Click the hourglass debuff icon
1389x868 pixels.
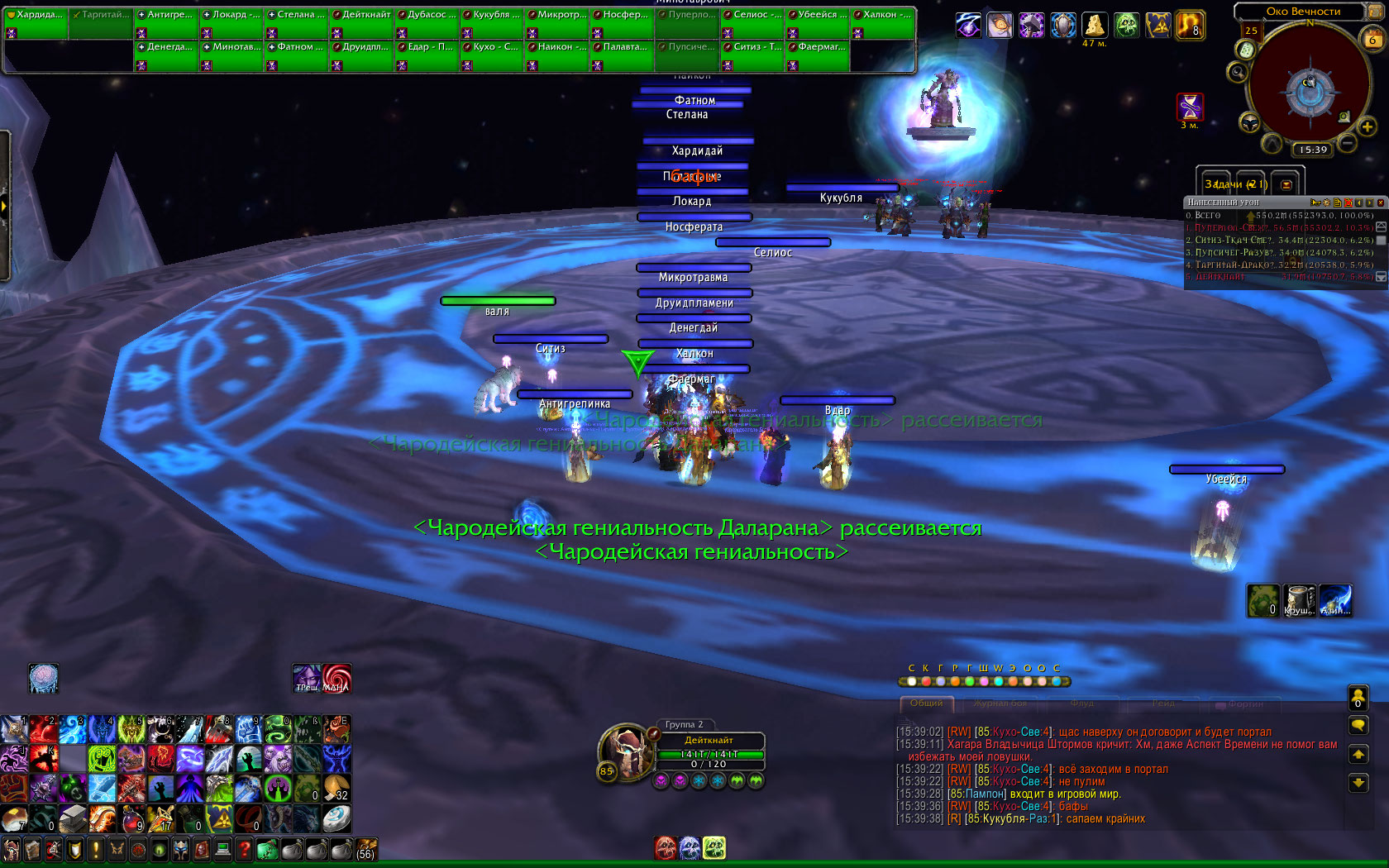(1190, 107)
